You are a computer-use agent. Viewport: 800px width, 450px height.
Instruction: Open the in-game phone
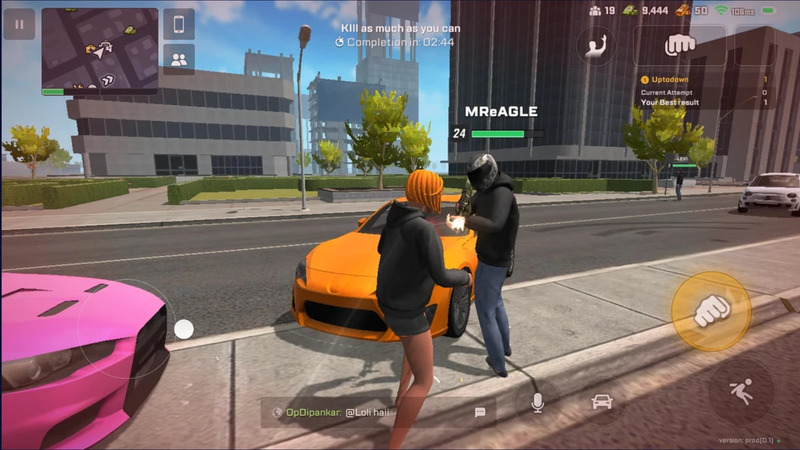(179, 24)
